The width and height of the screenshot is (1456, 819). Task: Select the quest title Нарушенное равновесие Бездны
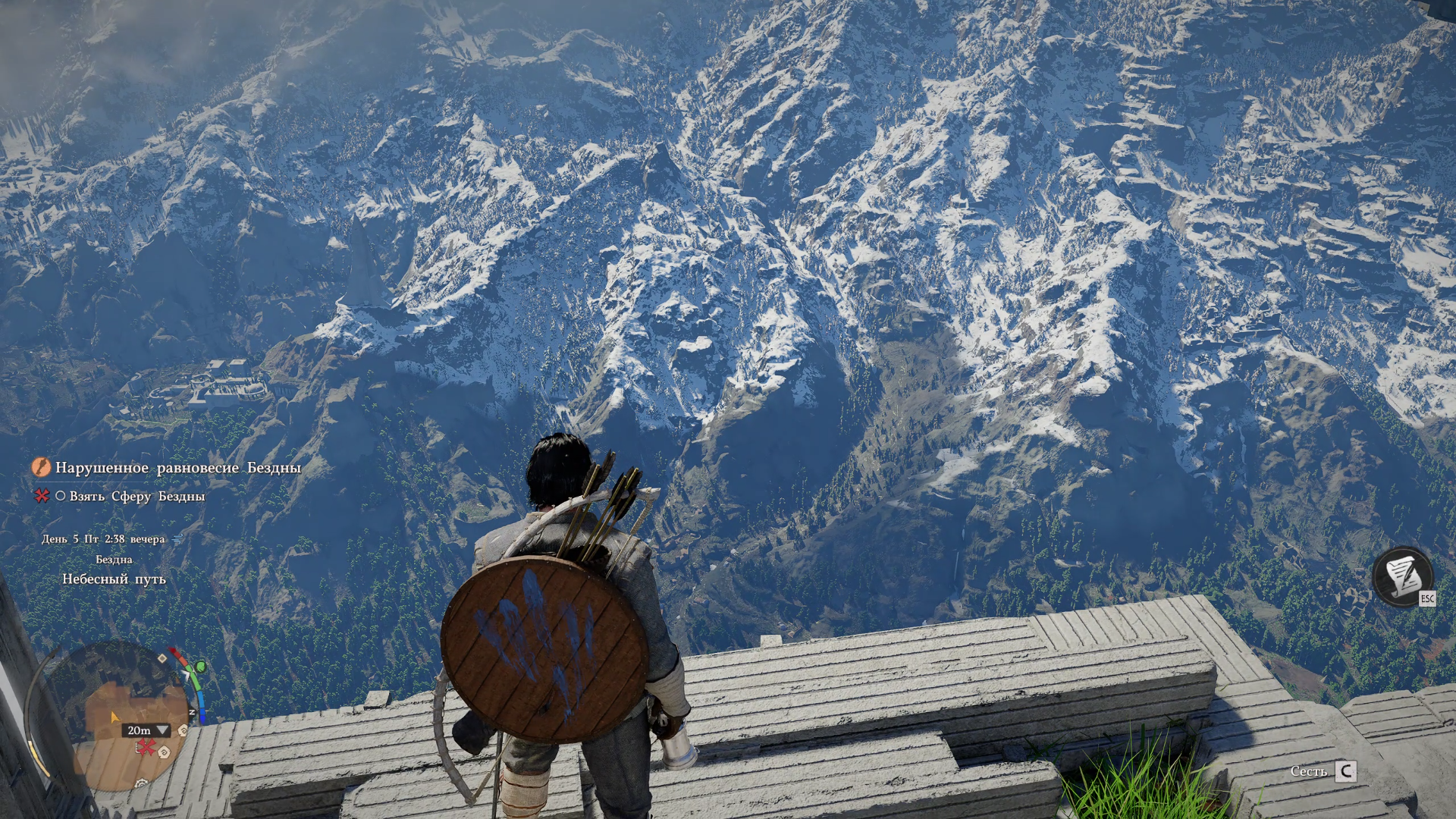pyautogui.click(x=178, y=468)
